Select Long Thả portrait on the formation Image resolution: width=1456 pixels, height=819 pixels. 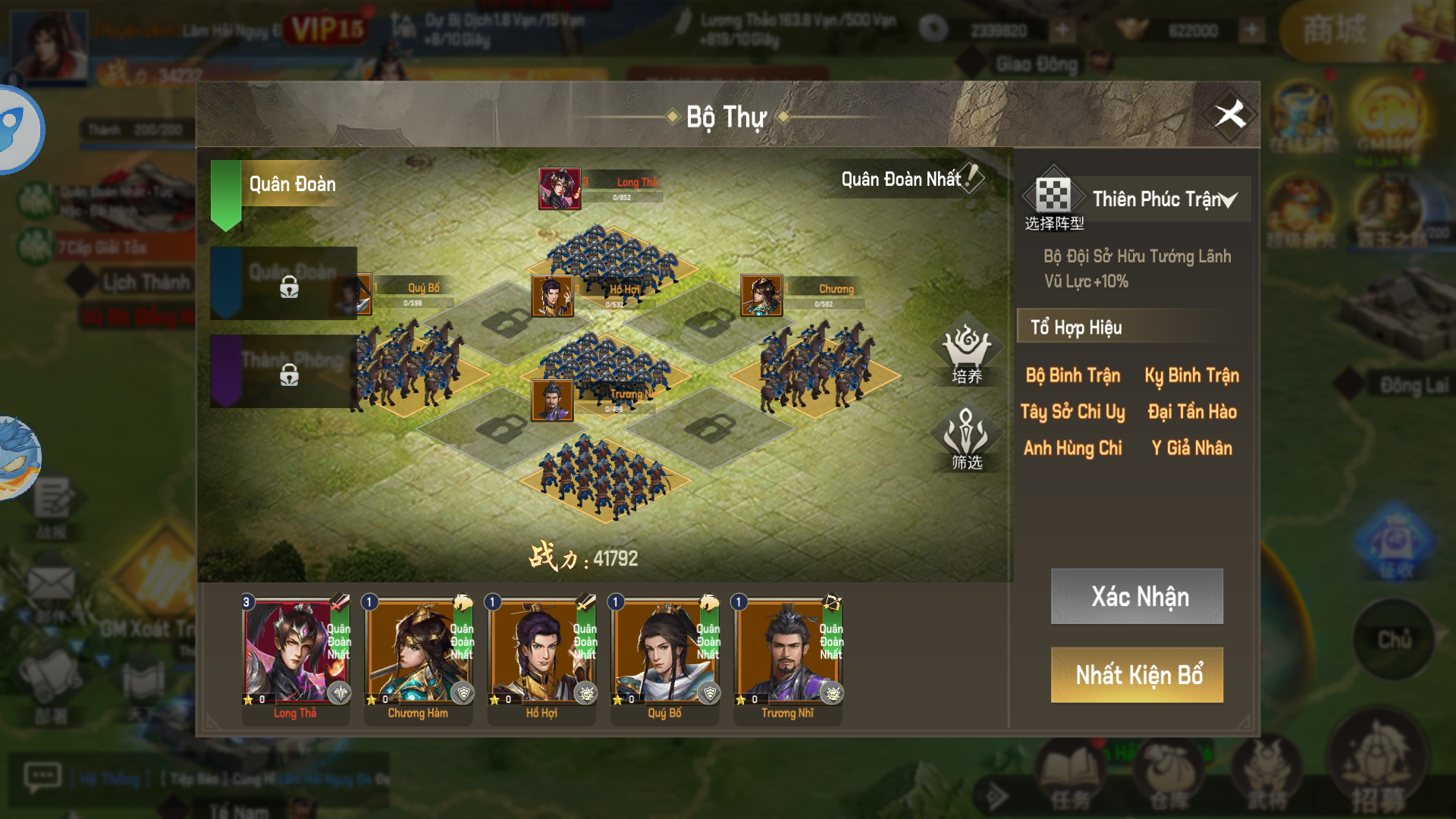(x=559, y=189)
